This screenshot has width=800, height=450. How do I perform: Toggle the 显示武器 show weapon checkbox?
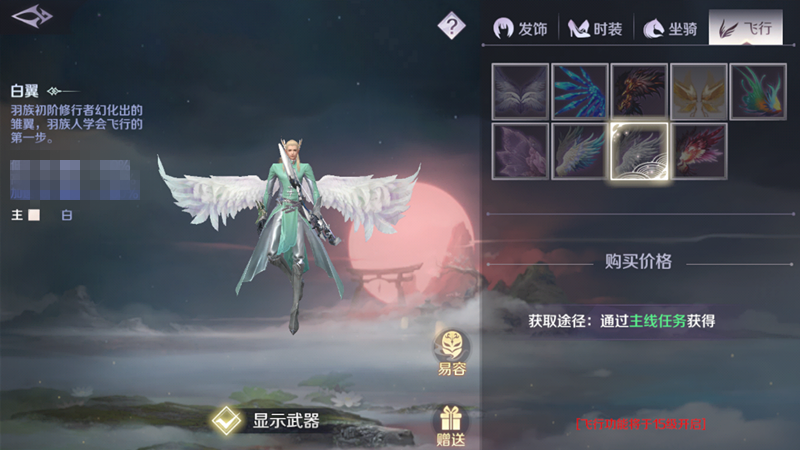pos(225,421)
